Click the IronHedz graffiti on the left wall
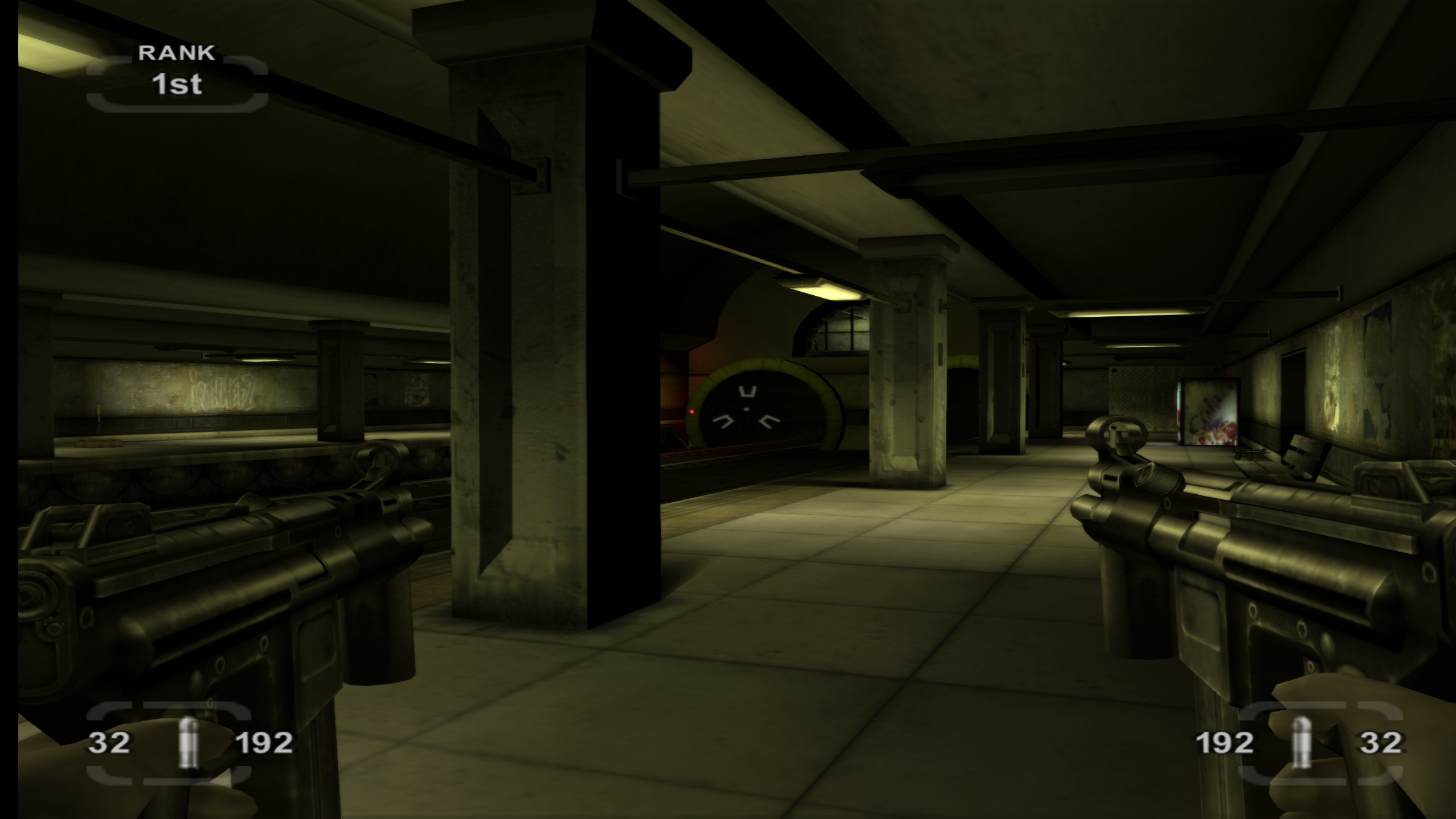The width and height of the screenshot is (1456, 819). (x=221, y=392)
